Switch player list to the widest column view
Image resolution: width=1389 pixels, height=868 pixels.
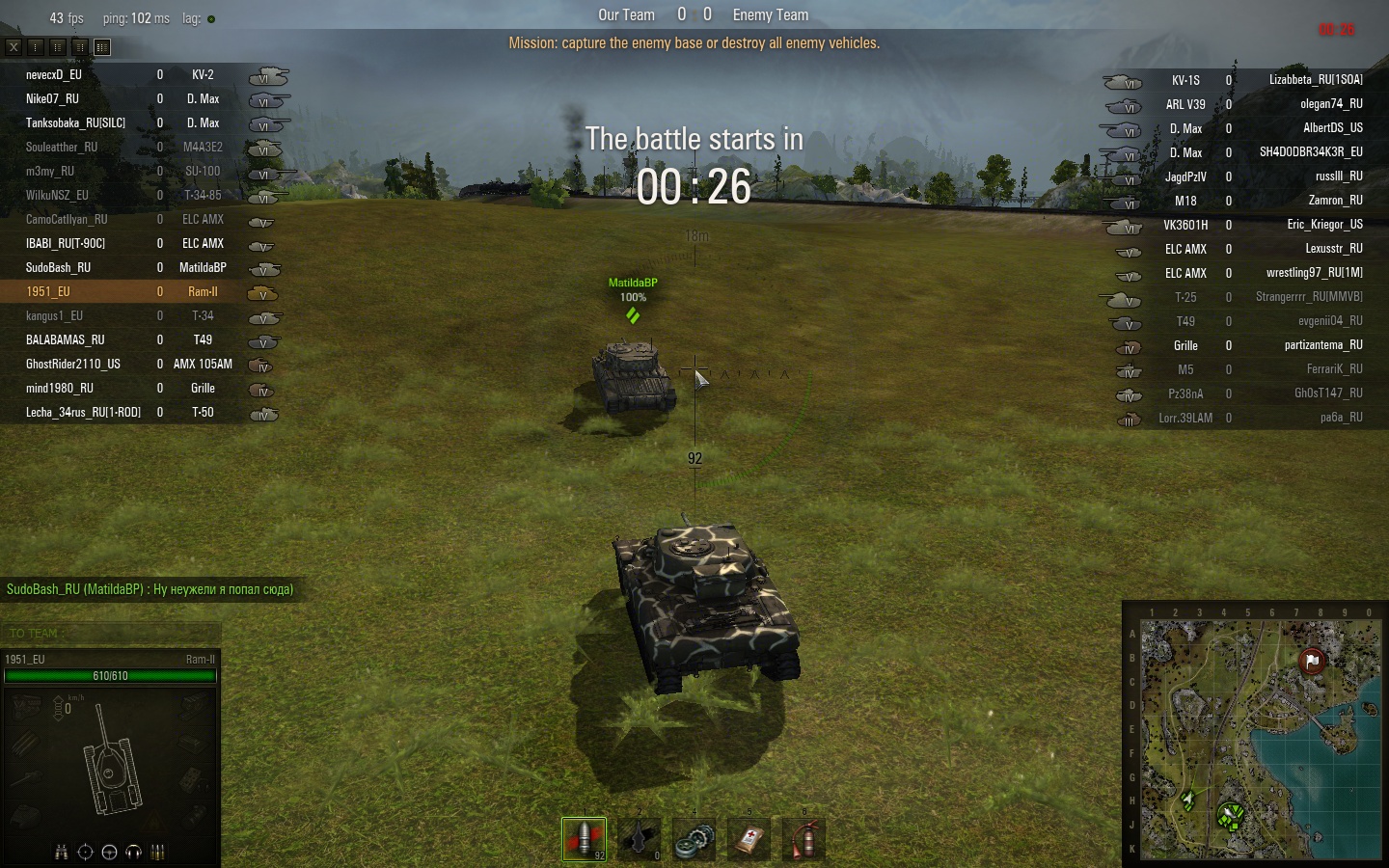[102, 46]
